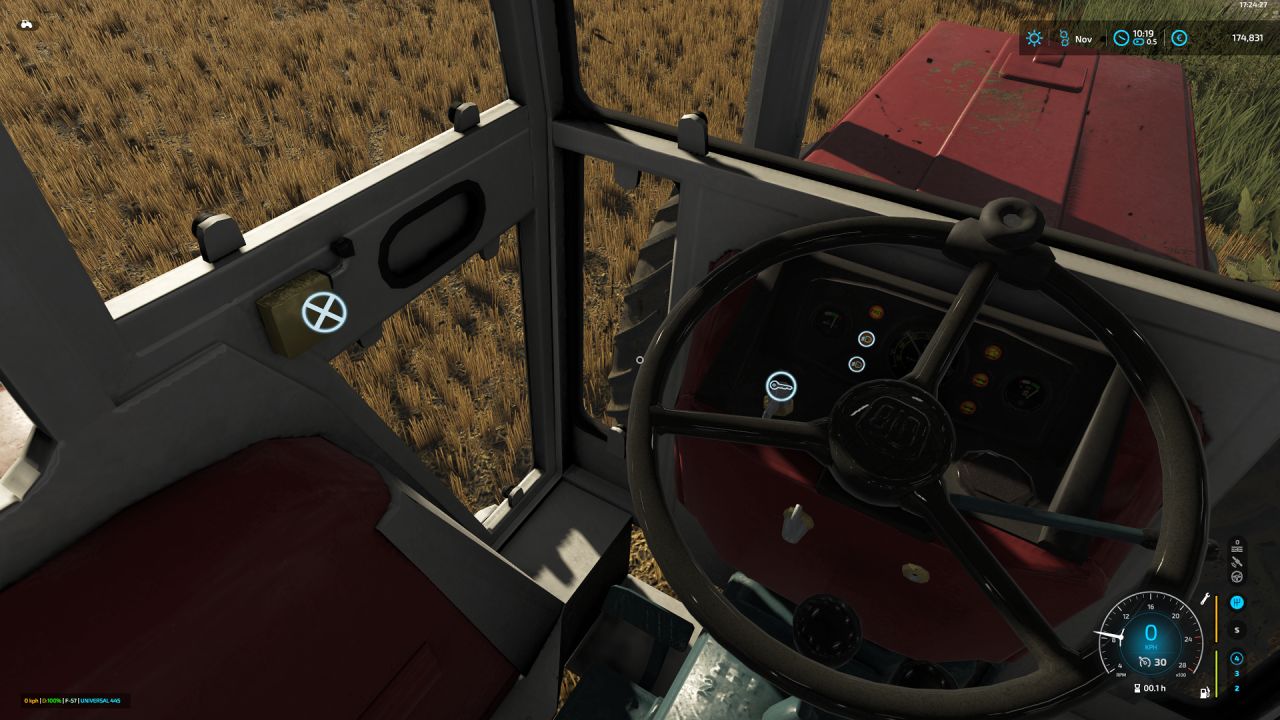Select the sun weather icon
The width and height of the screenshot is (1280, 720).
1034,39
